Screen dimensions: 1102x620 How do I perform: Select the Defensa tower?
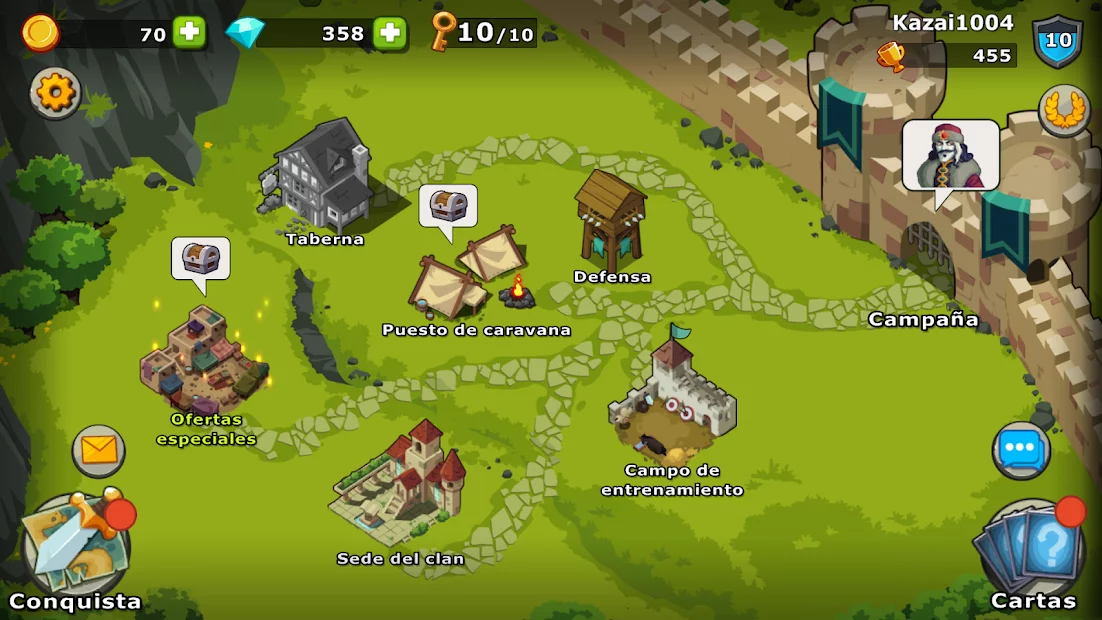(610, 222)
